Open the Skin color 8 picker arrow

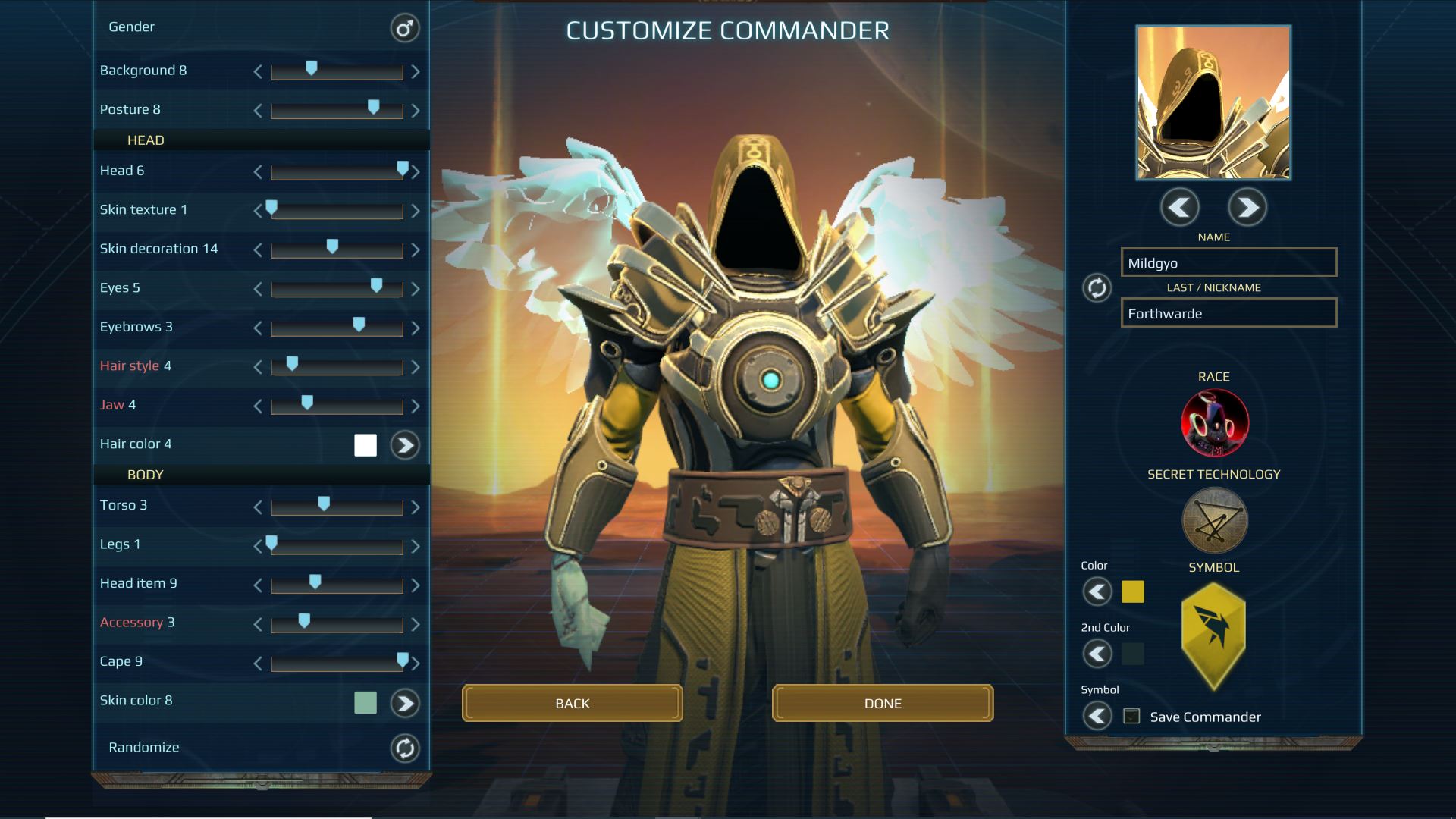point(405,702)
